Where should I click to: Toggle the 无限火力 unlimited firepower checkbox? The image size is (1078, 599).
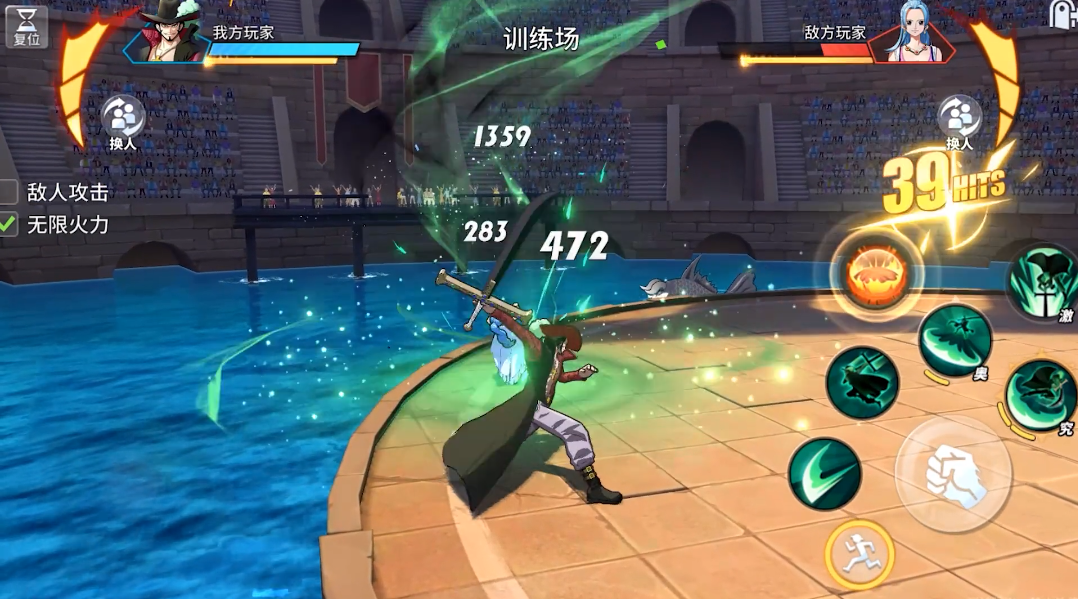pos(9,225)
